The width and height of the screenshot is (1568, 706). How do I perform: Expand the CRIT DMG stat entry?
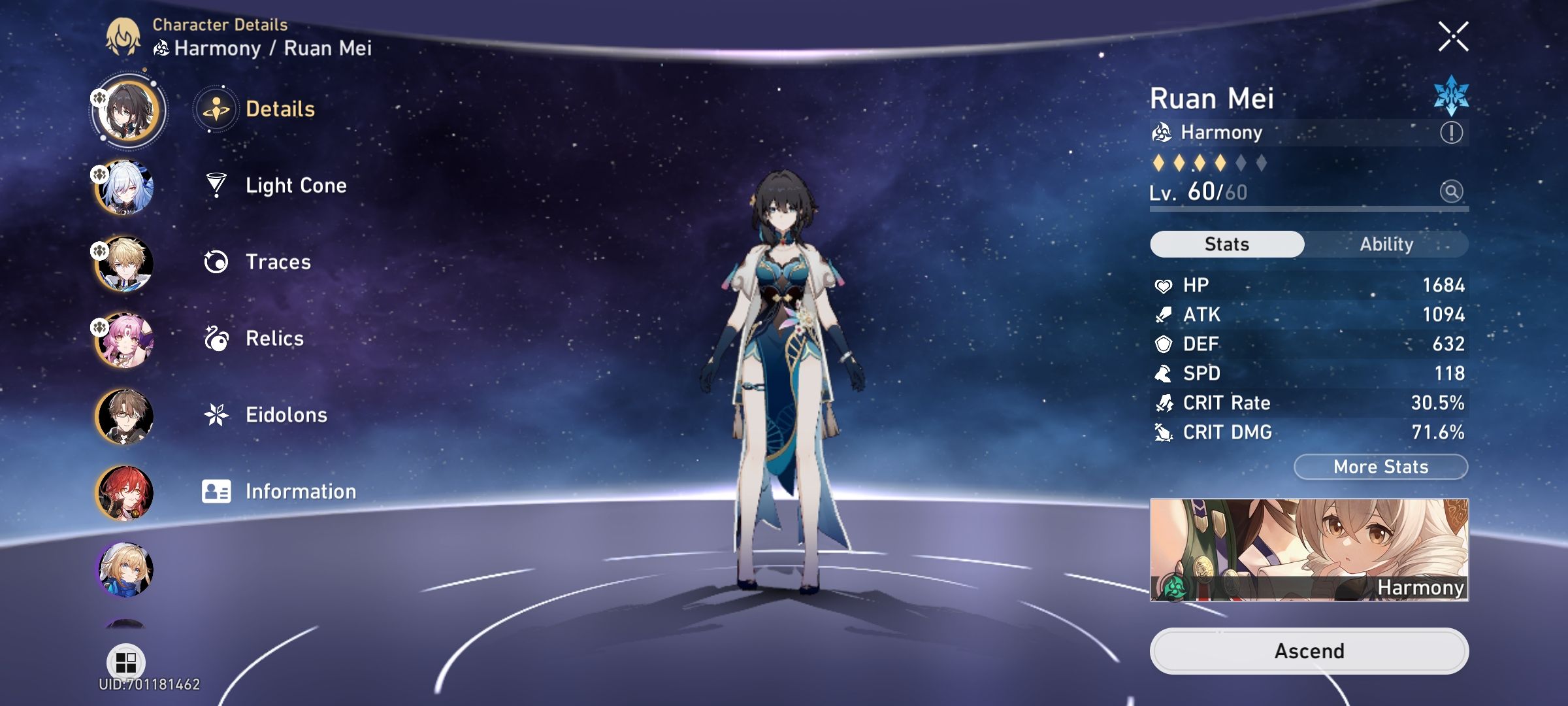pos(1307,432)
